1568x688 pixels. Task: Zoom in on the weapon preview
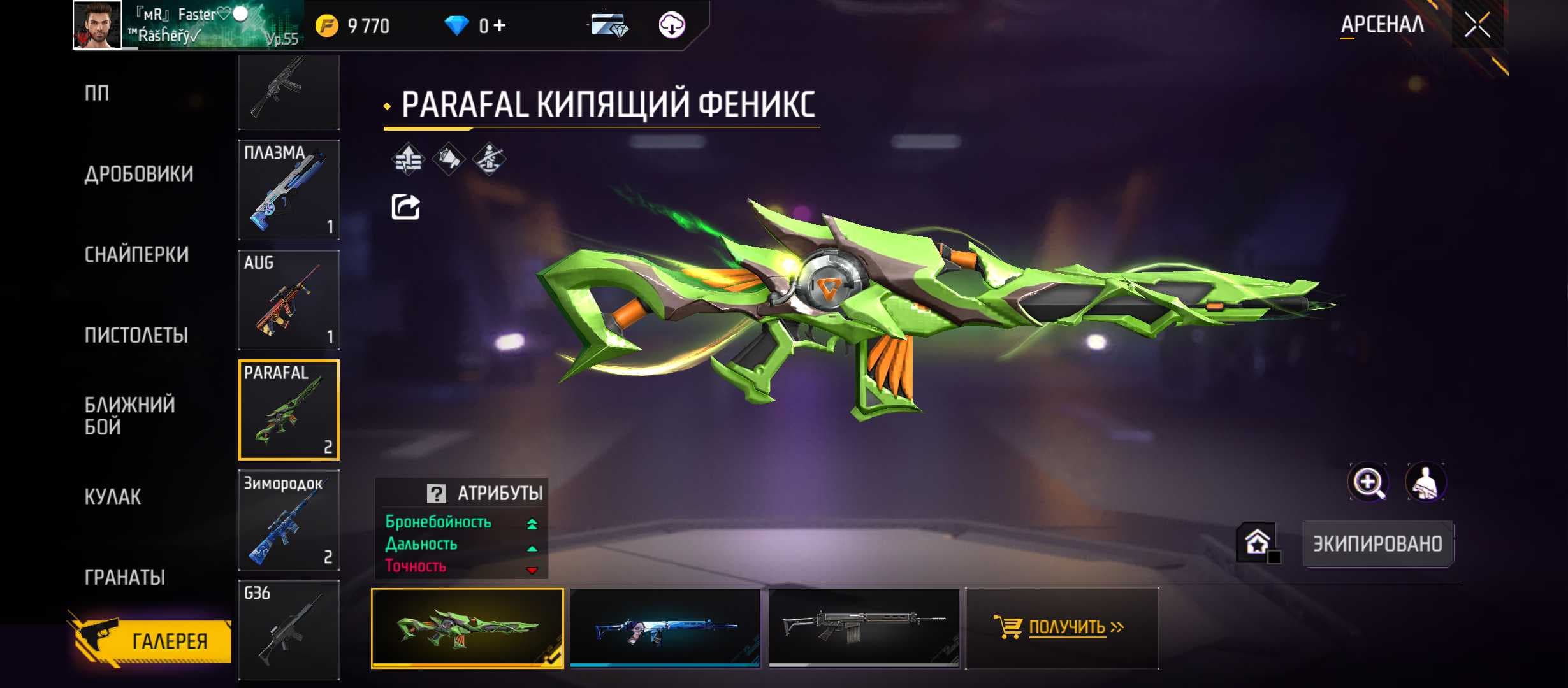[x=1368, y=482]
